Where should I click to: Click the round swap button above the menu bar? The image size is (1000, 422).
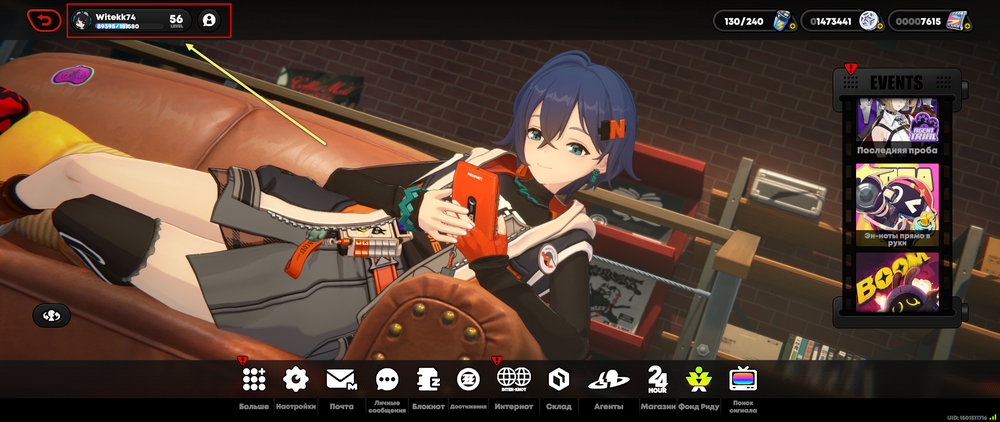51,316
